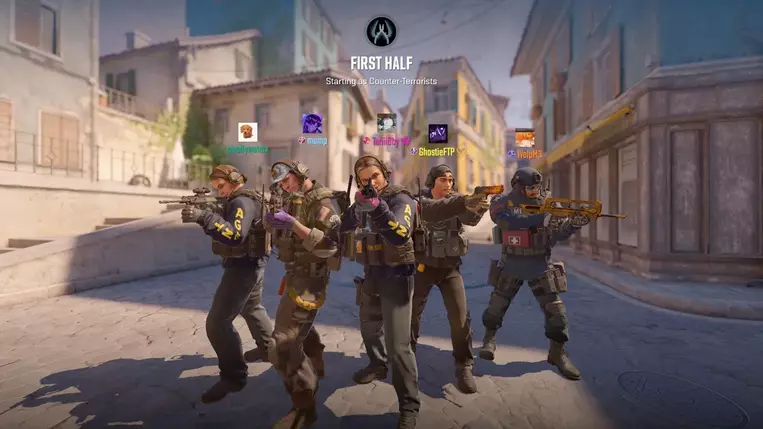Open the GhostieFTP player name label
Image resolution: width=763 pixels, height=429 pixels.
[436, 152]
